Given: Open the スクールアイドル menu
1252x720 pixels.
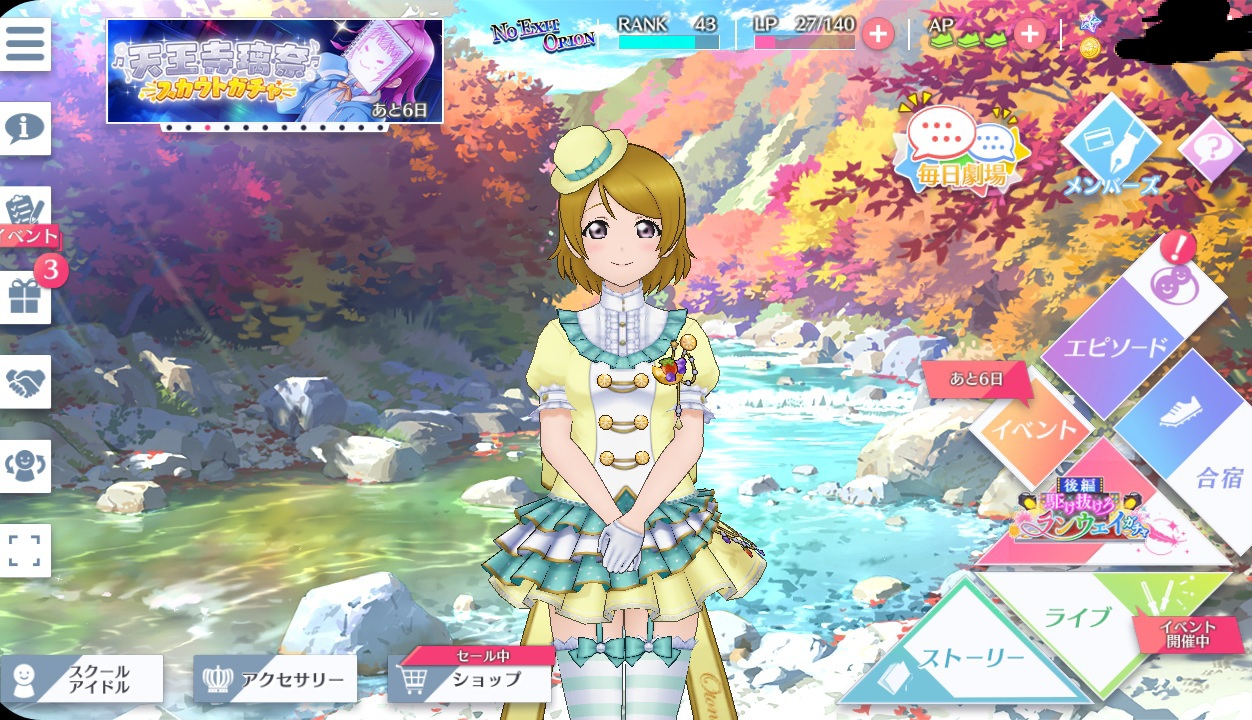Looking at the screenshot, I should pyautogui.click(x=82, y=680).
